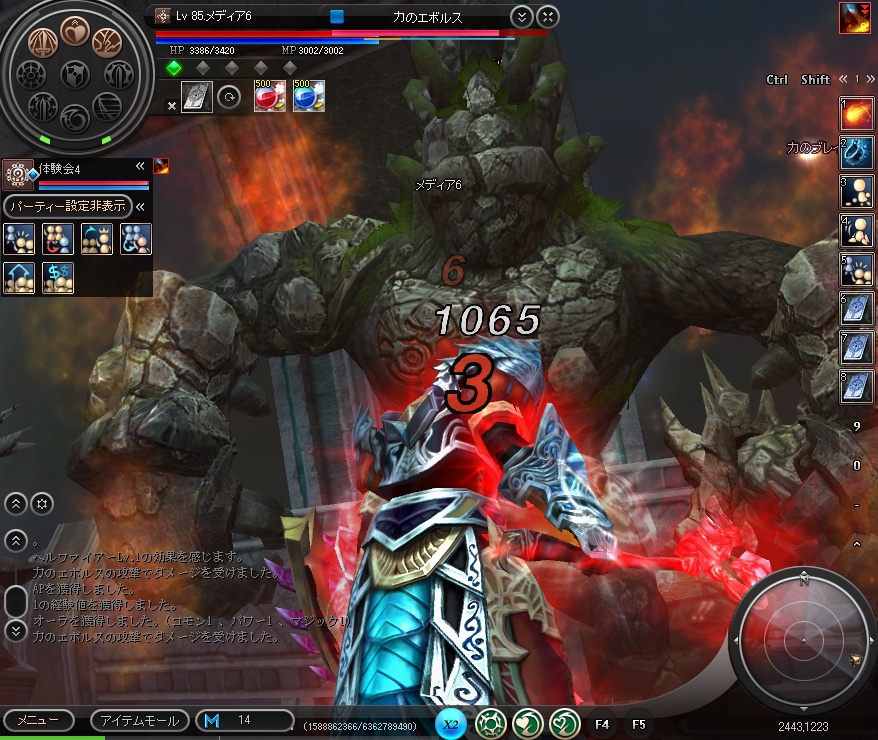
Task: Expand the target frame with double-chevron button
Action: tap(521, 17)
